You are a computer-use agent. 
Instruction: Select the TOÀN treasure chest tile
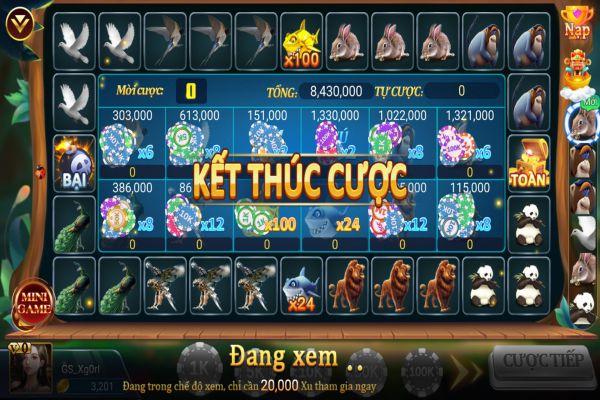526,161
